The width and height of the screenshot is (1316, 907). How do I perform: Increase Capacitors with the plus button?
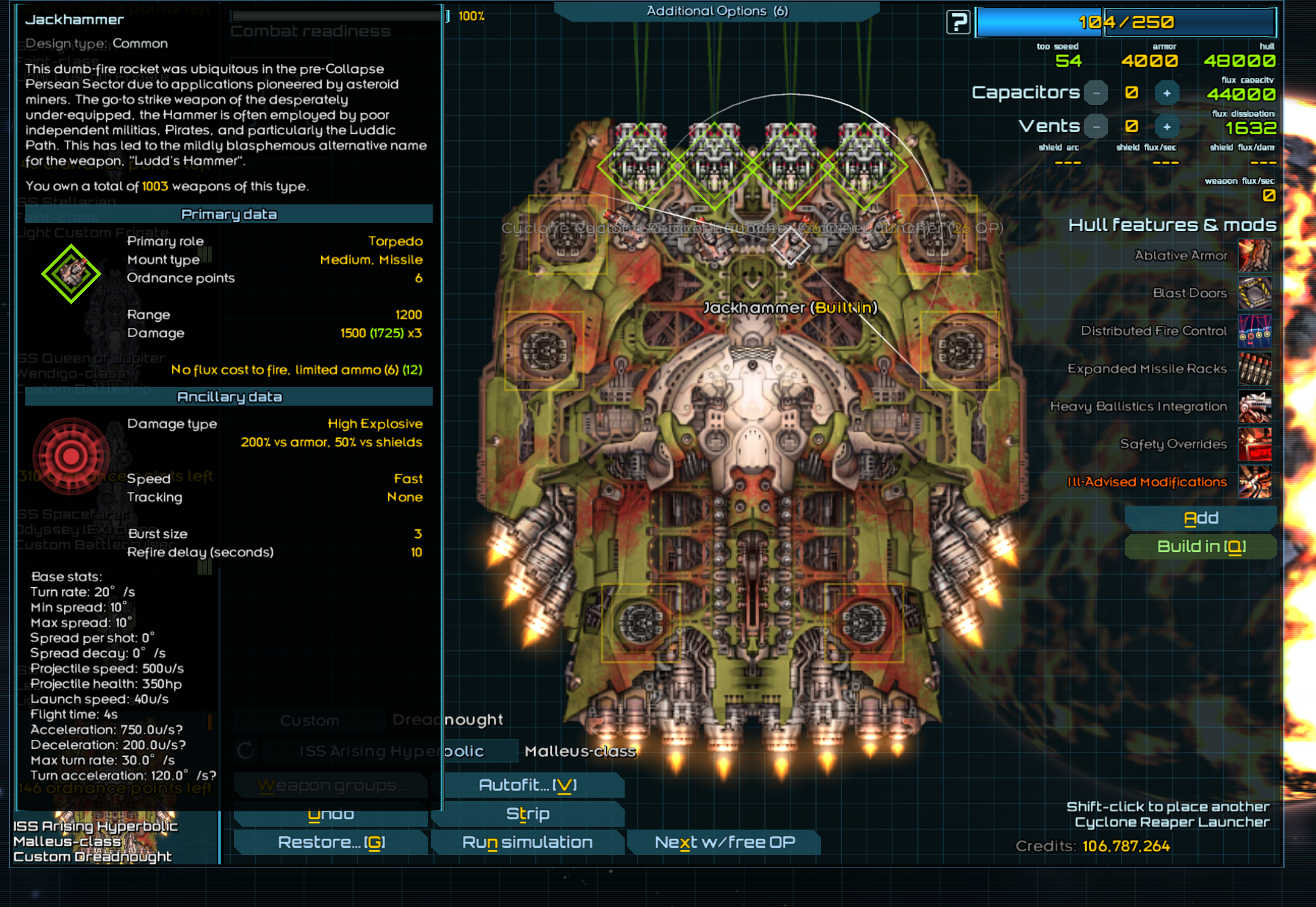[1167, 93]
